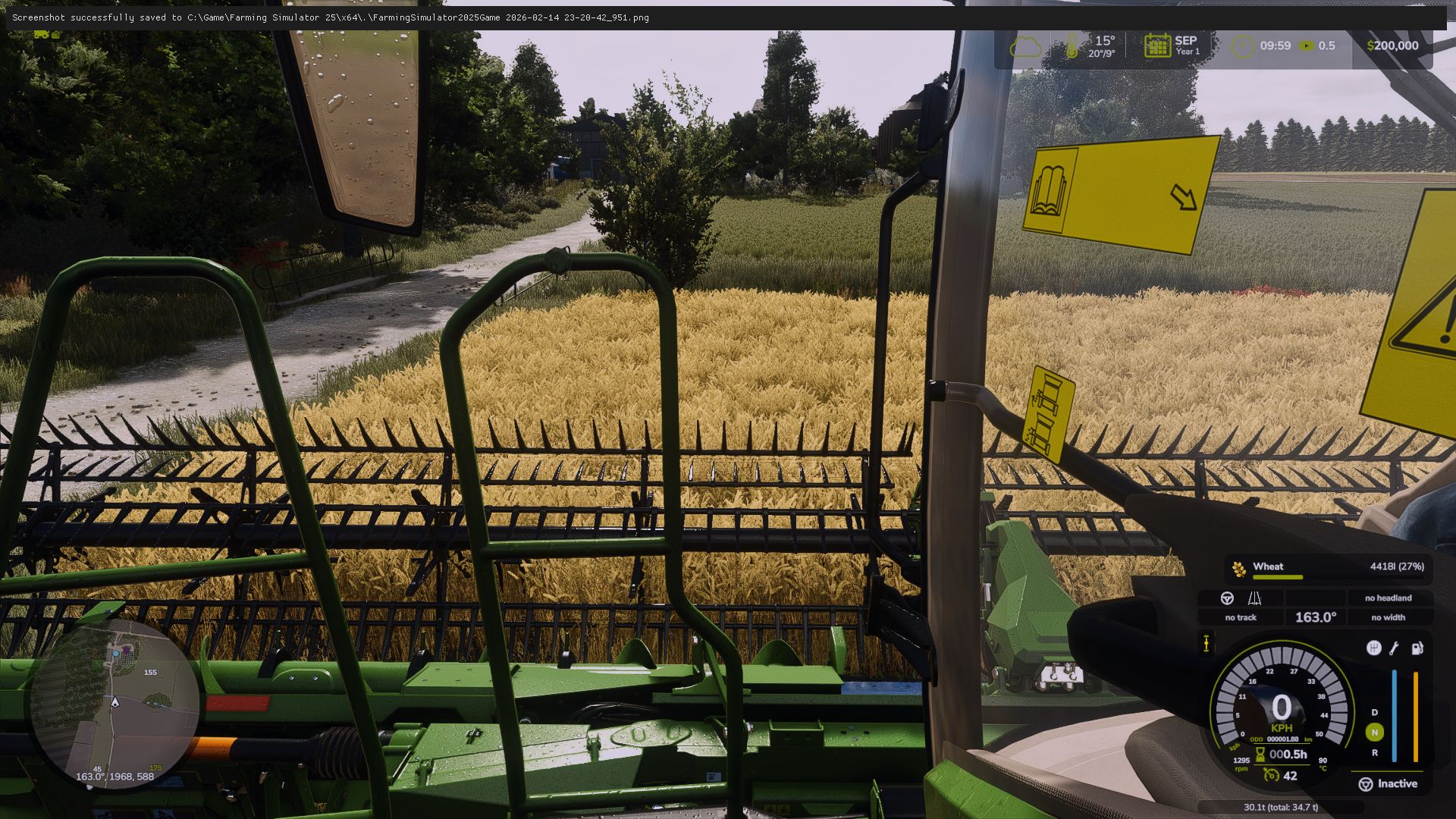Click the camera icon next to the harvester icon
This screenshot has height=819, width=1456.
(55, 35)
